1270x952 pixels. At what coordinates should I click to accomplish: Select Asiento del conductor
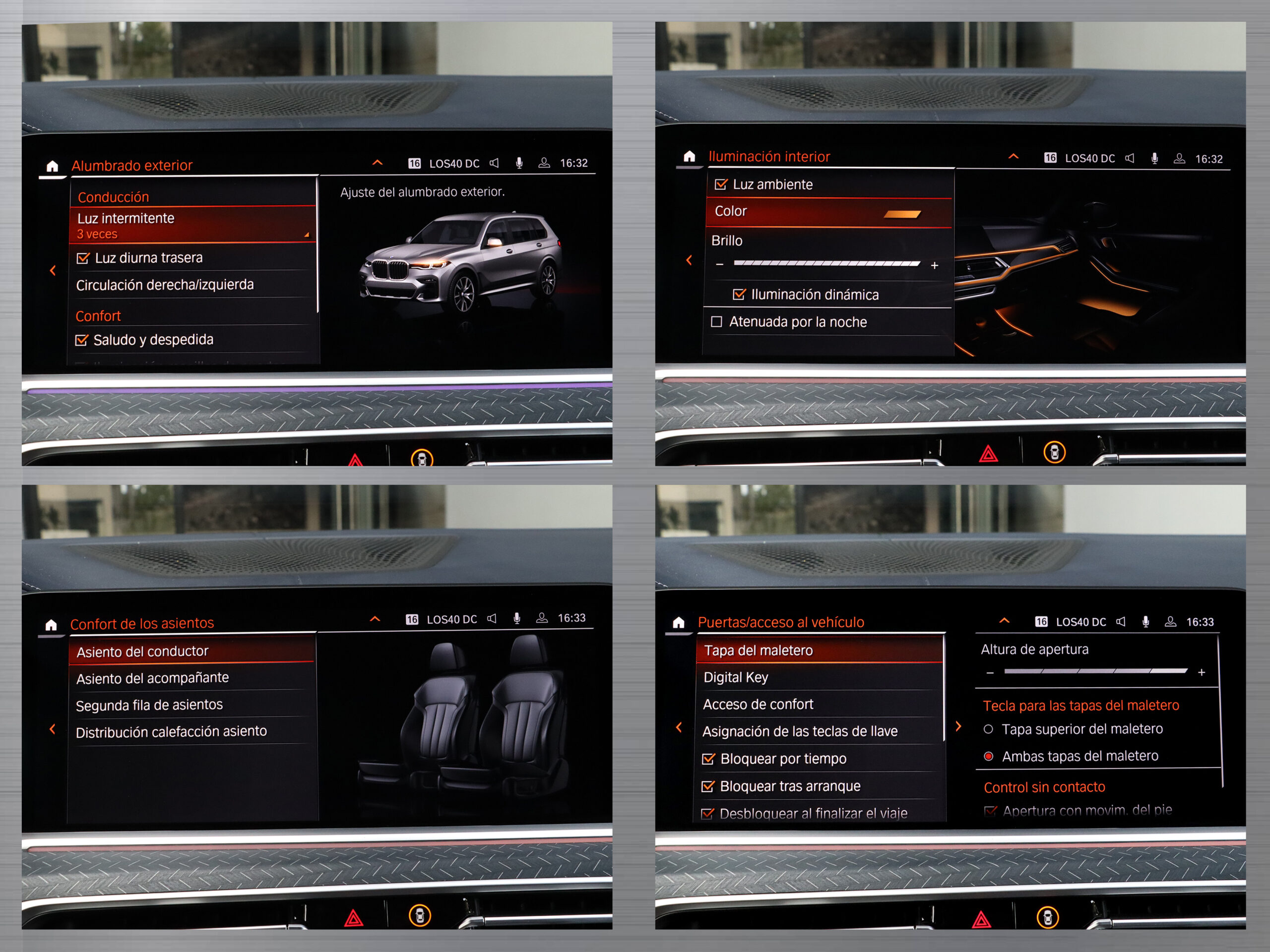pos(191,652)
